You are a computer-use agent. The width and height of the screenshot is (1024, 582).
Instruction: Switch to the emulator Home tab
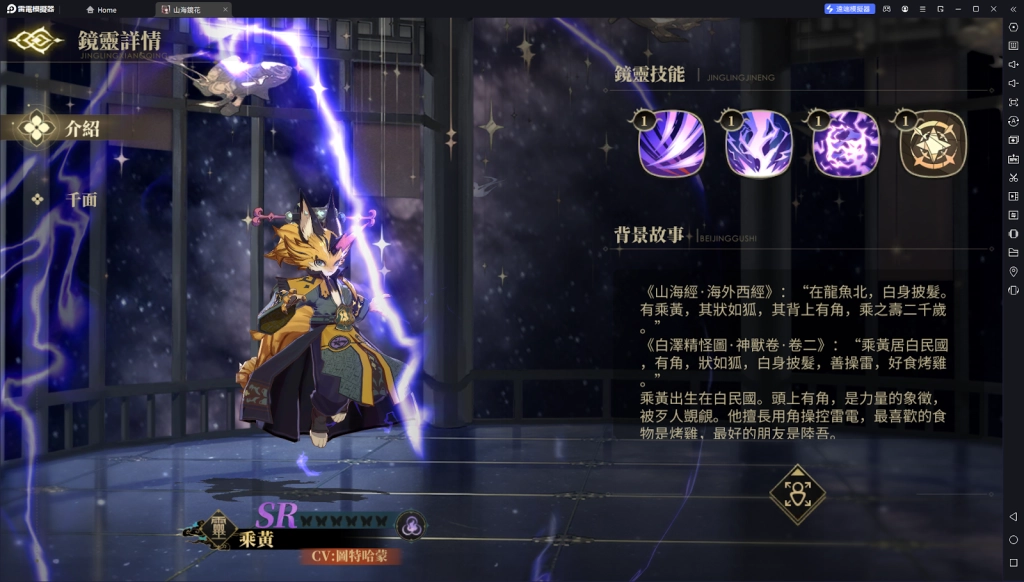(101, 9)
